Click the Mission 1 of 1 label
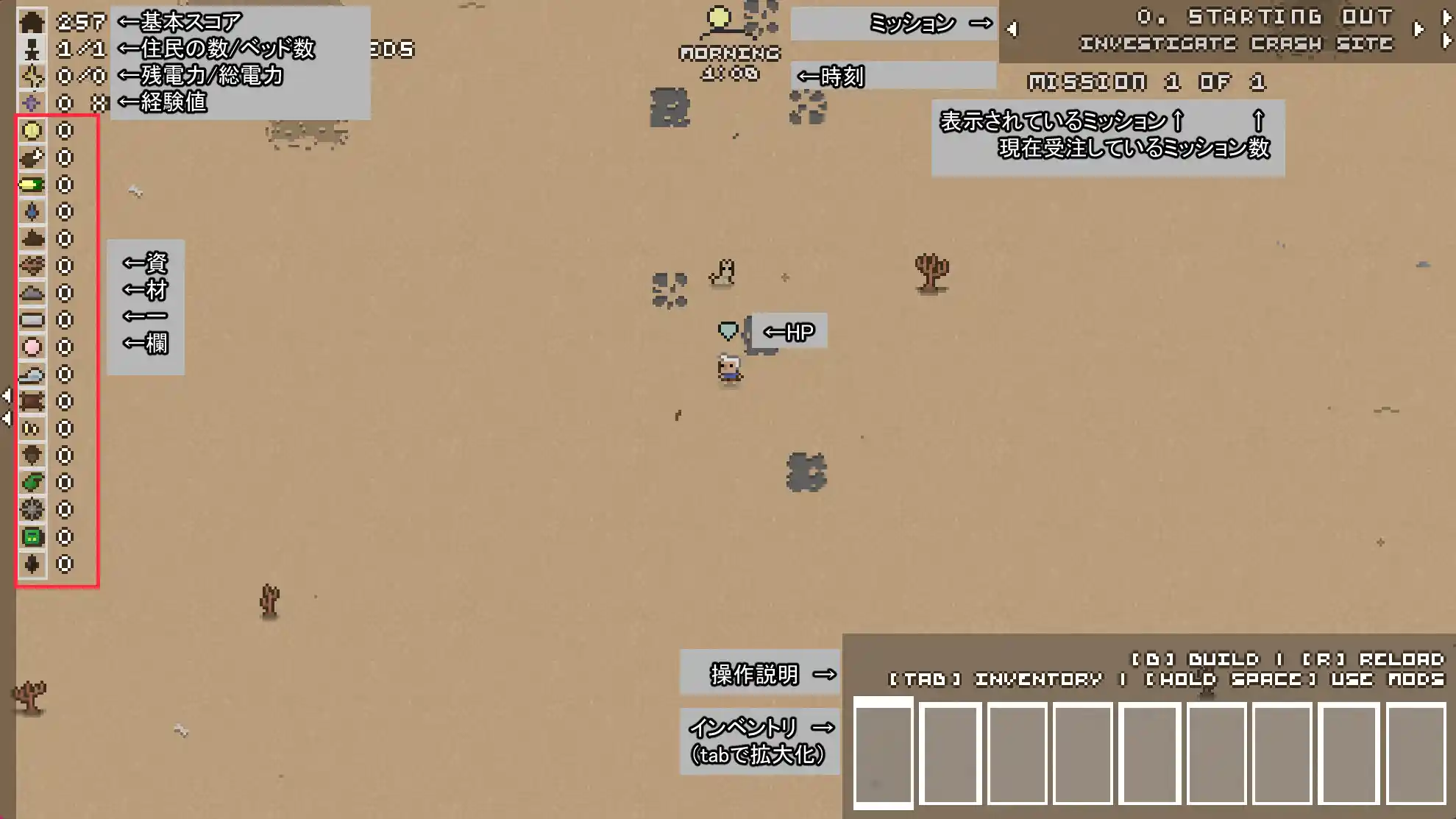 (x=1148, y=81)
